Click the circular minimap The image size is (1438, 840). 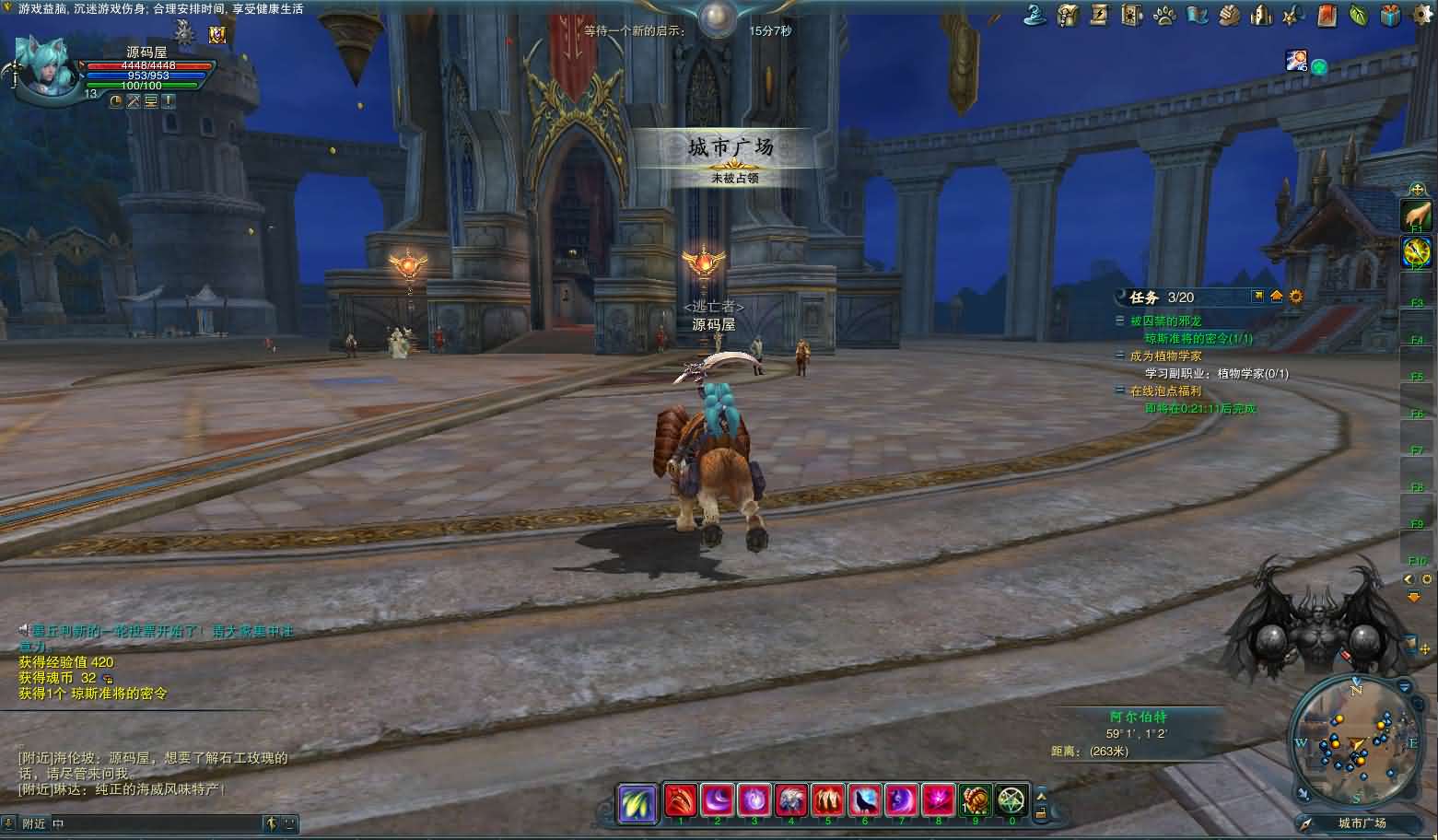coord(1355,741)
